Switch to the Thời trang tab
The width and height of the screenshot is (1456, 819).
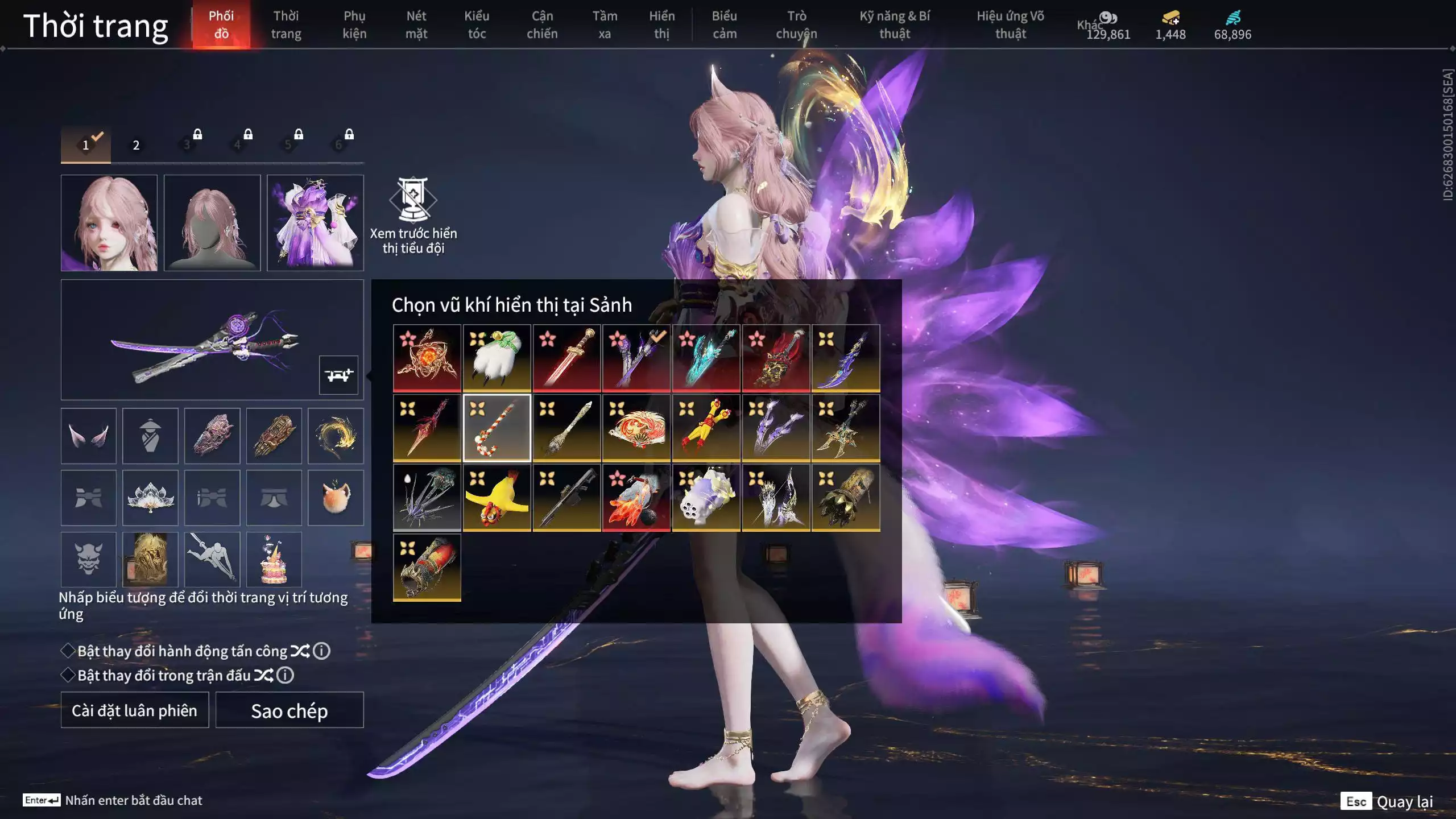[286, 25]
